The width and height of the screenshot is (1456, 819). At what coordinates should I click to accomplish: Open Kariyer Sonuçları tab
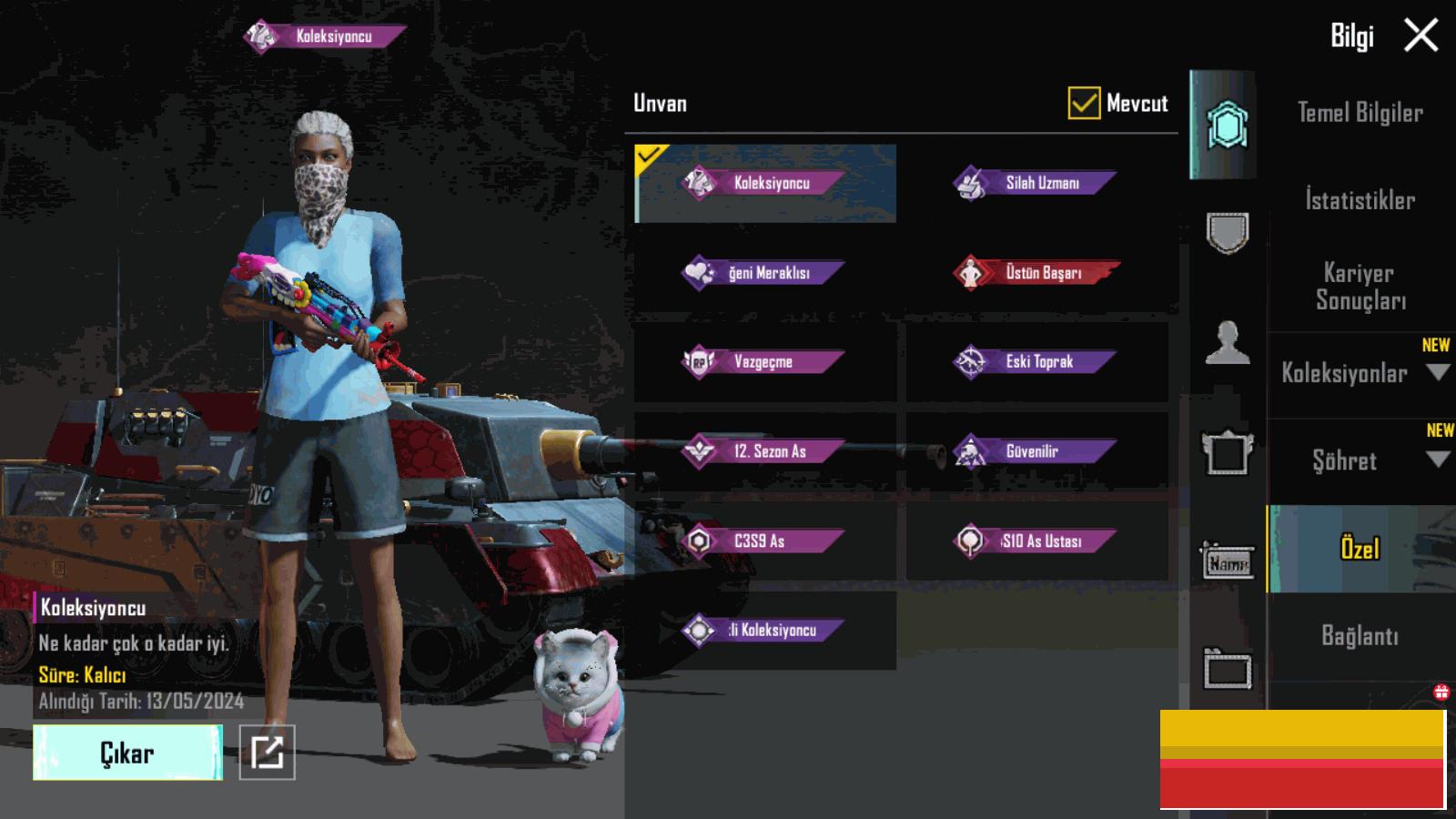(x=1360, y=286)
